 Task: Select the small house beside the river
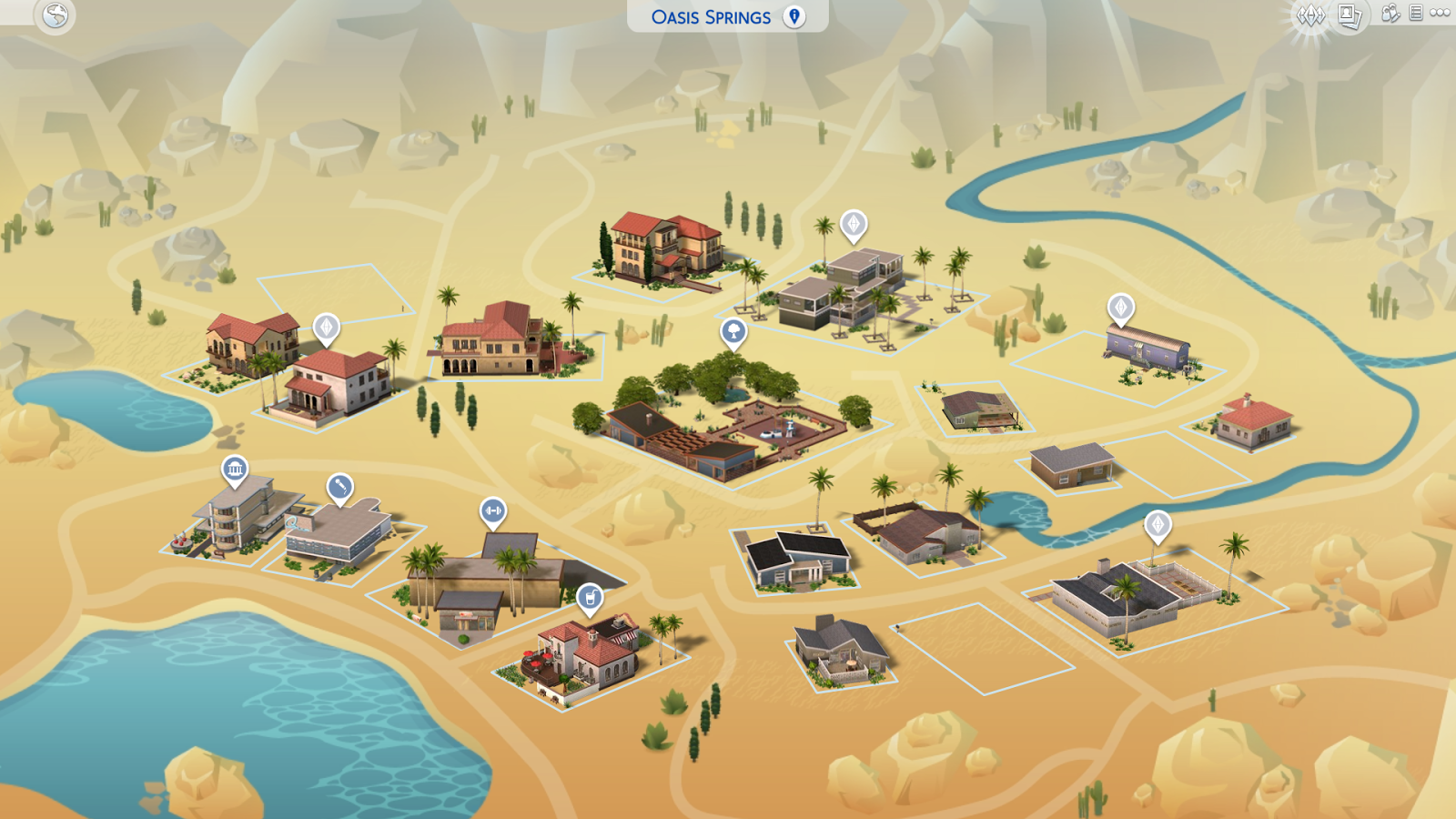1256,423
